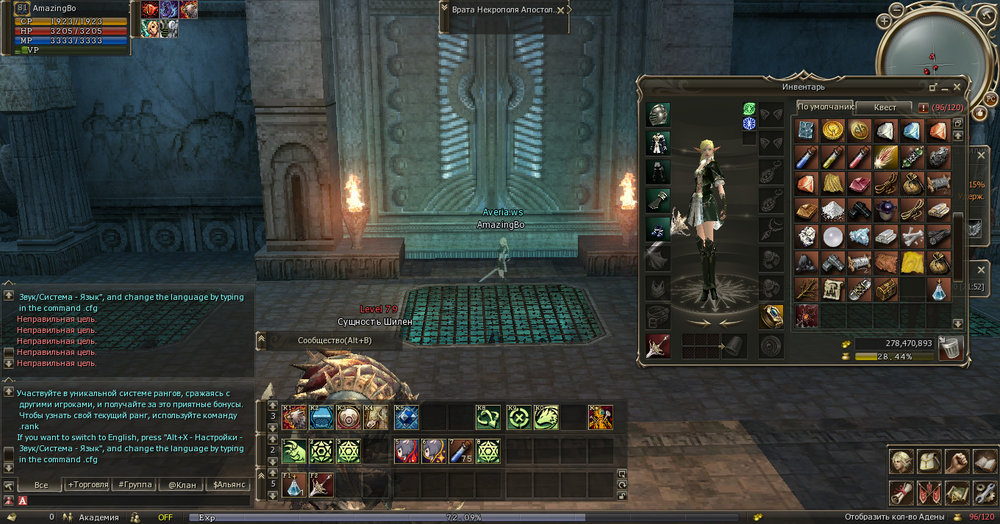Select the Все chat tab
The image size is (1000, 524).
pos(41,485)
